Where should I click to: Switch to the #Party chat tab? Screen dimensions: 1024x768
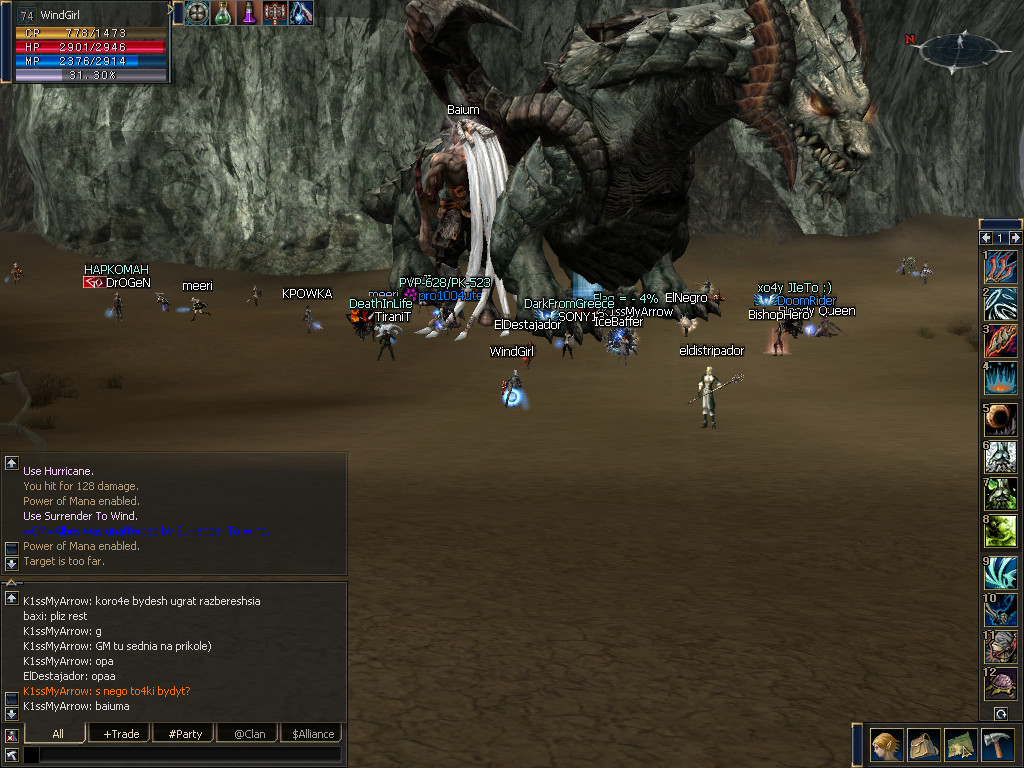185,734
